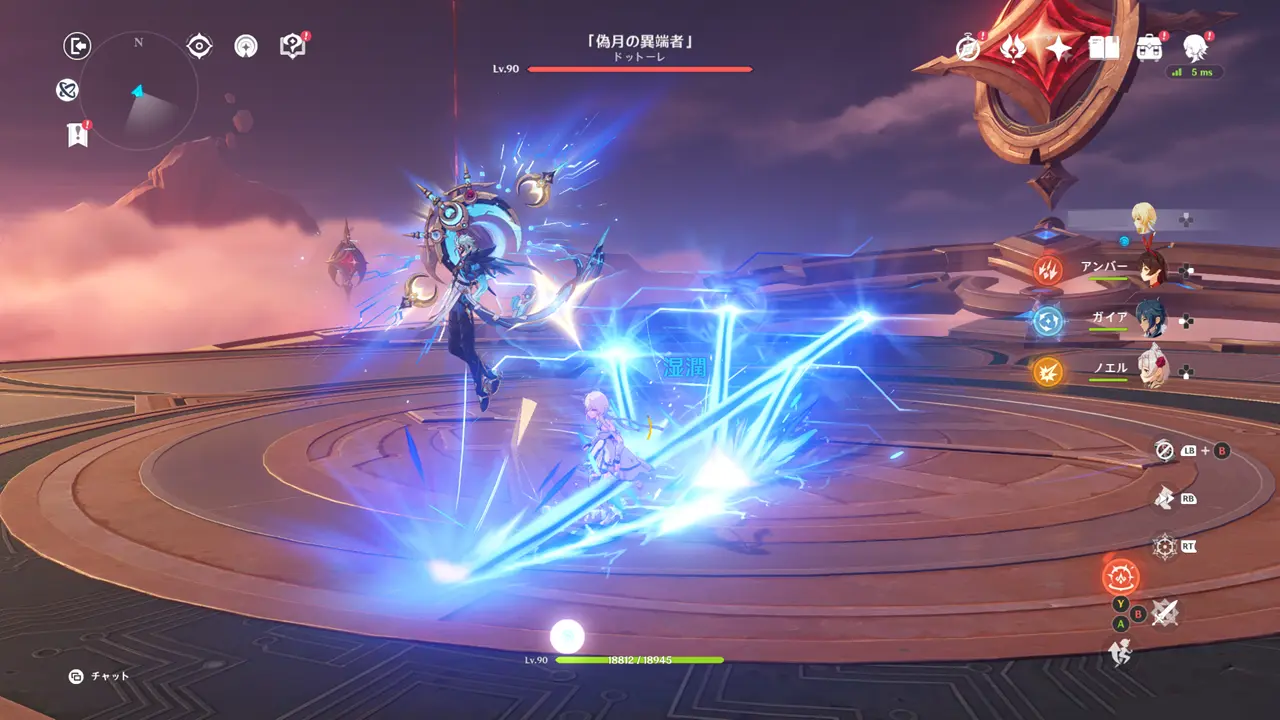This screenshot has height=720, width=1280.
Task: Trigger the glowing red elemental burst icon
Action: click(x=1120, y=577)
